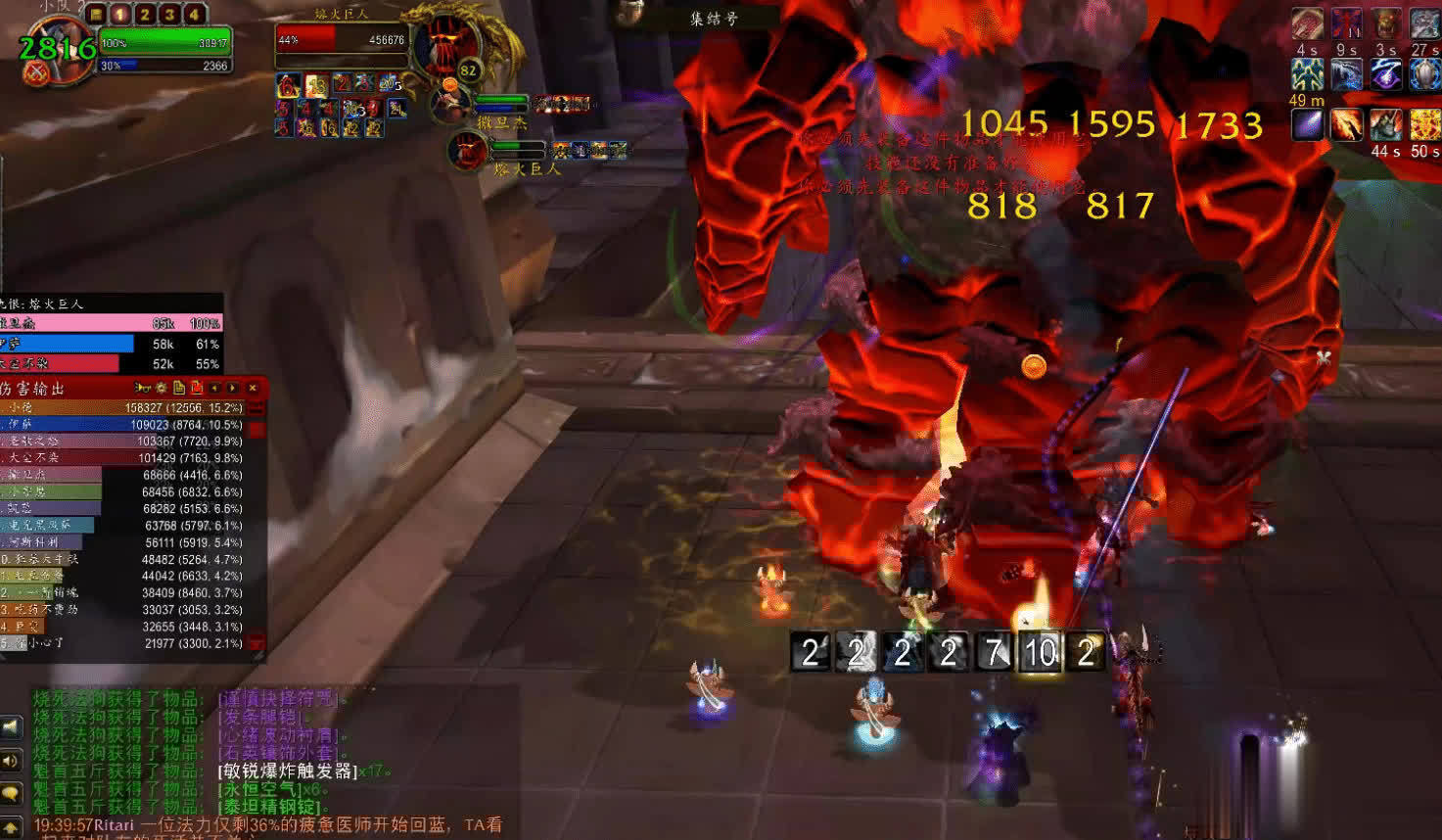The image size is (1442, 840).
Task: Click the focus target portrait below the boss
Action: click(467, 150)
